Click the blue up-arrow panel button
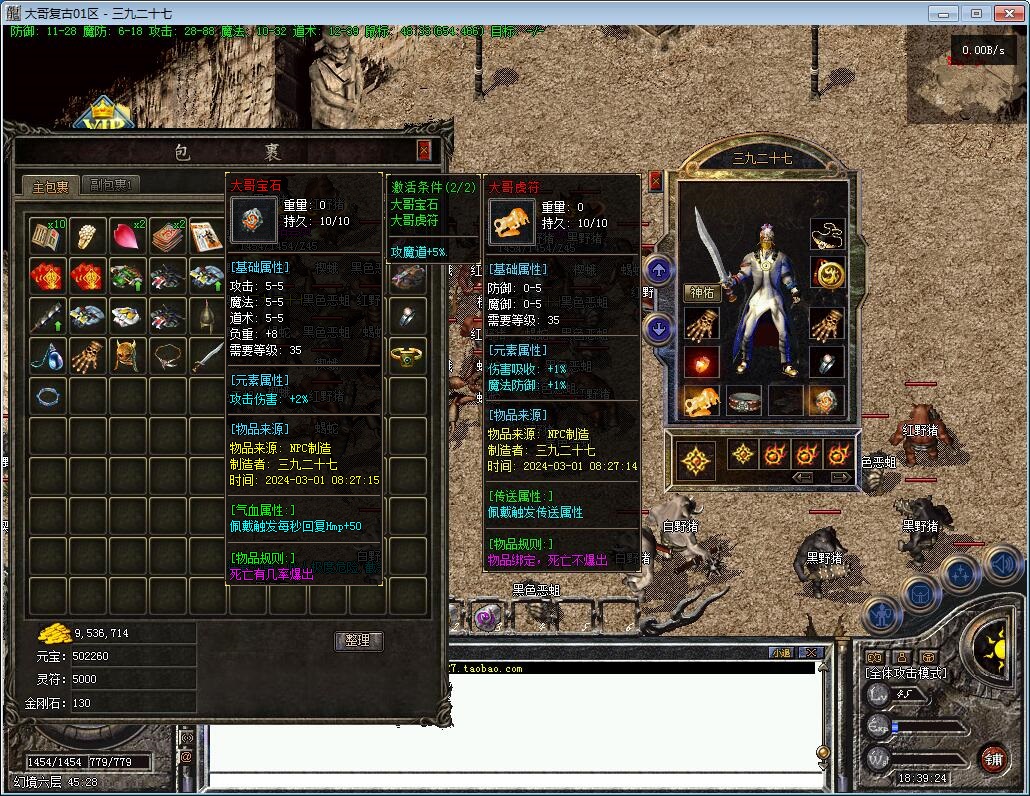 659,269
